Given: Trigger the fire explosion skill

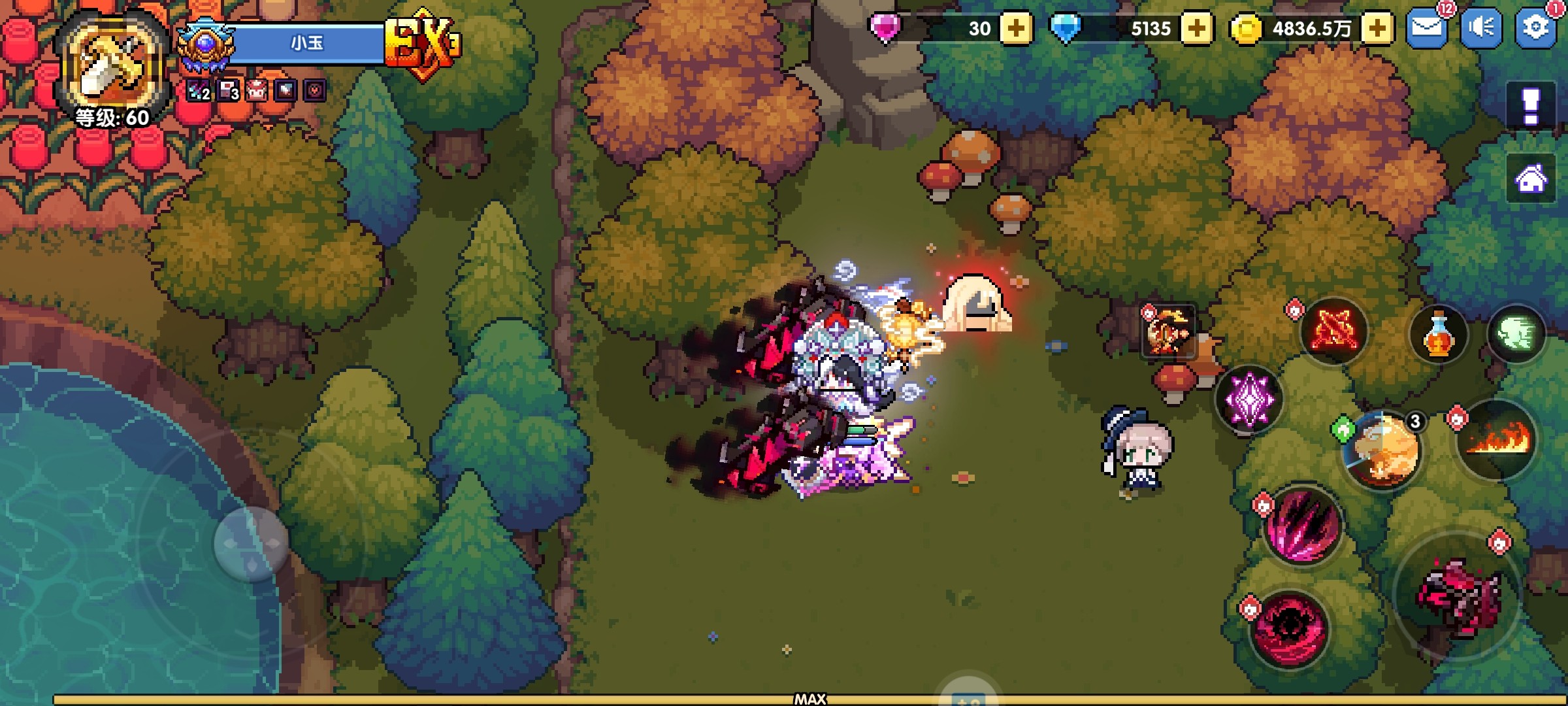Looking at the screenshot, I should [x=1382, y=451].
